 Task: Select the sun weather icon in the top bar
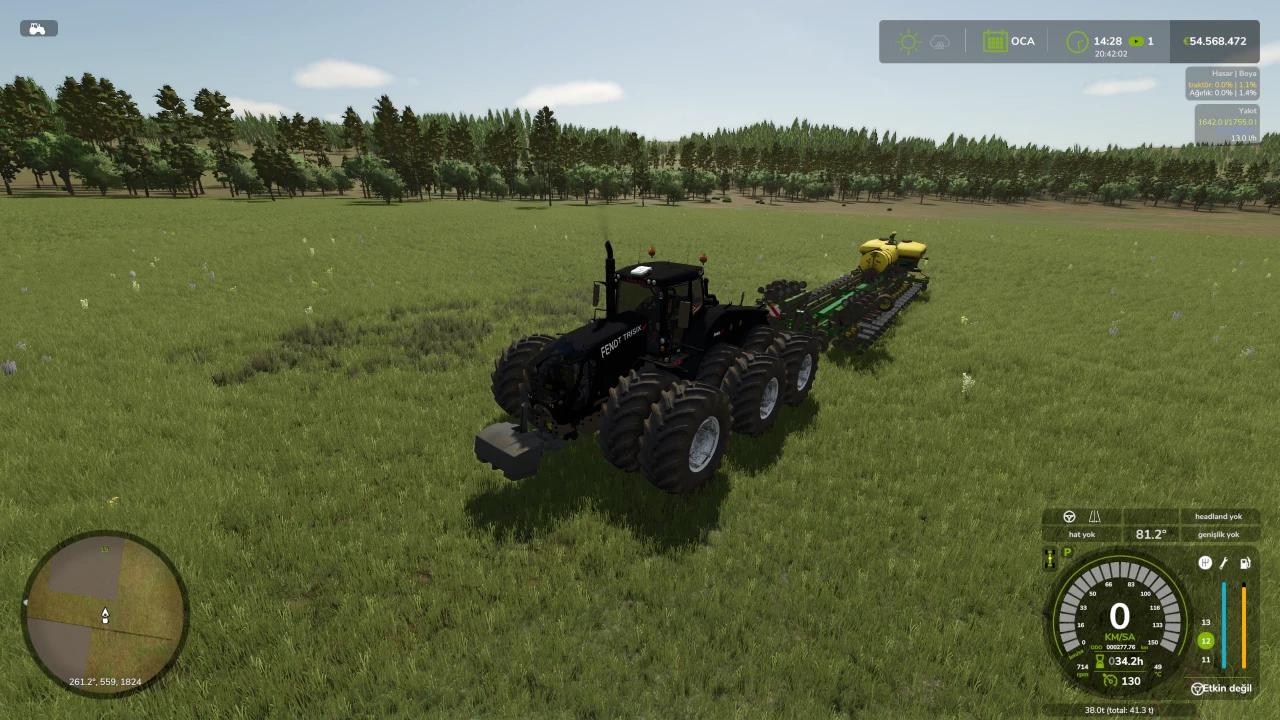point(908,41)
